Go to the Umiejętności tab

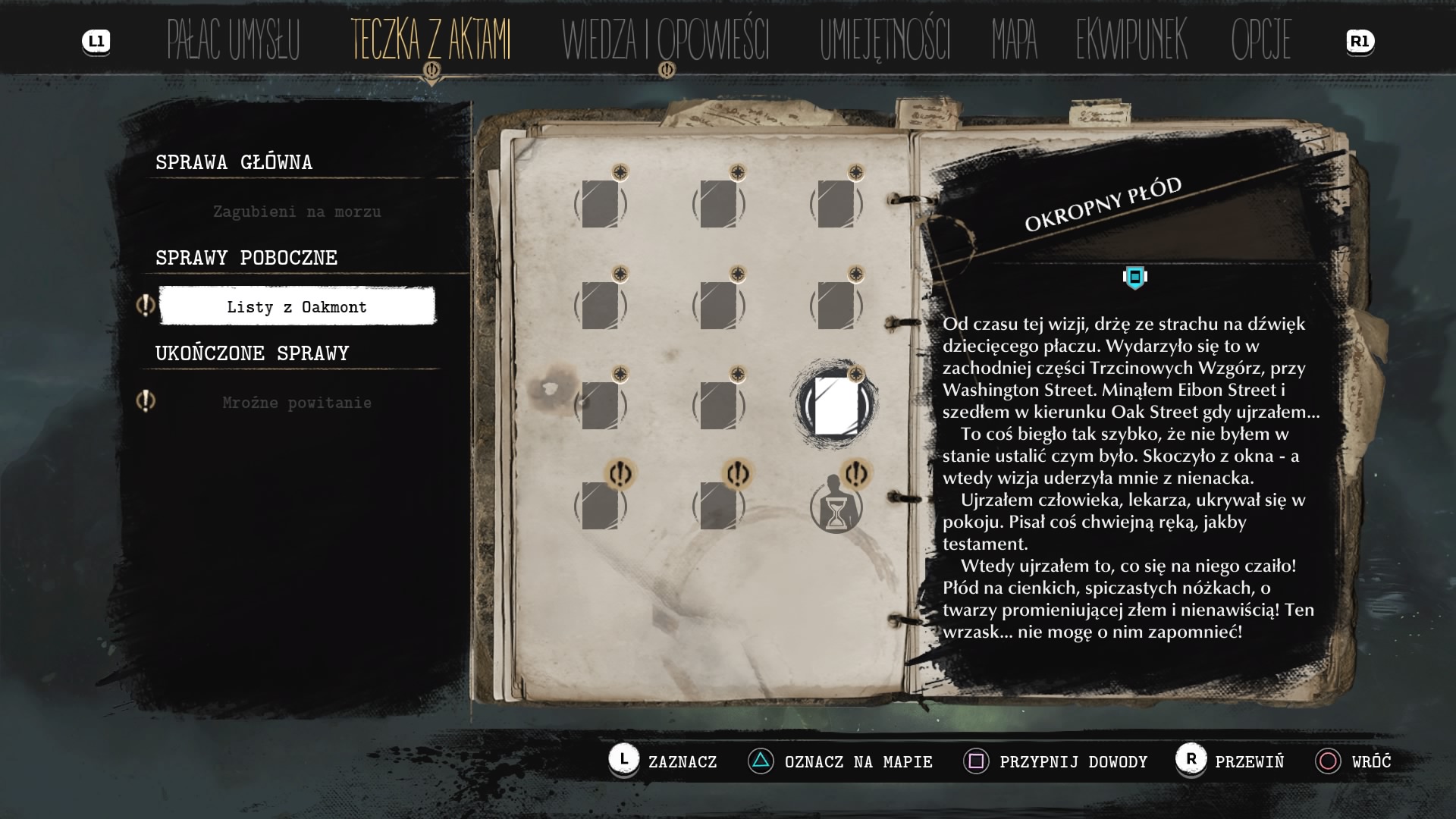(x=884, y=41)
